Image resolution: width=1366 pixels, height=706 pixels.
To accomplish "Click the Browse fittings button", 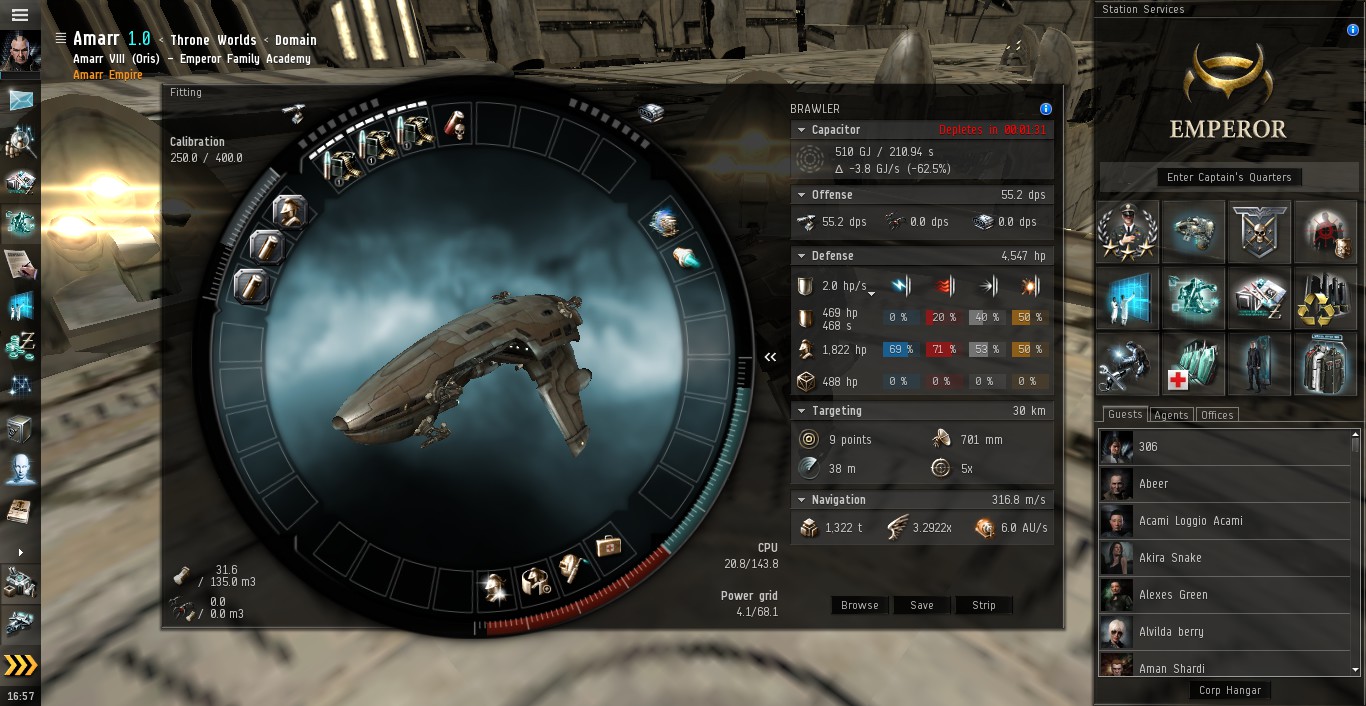I will [x=859, y=605].
